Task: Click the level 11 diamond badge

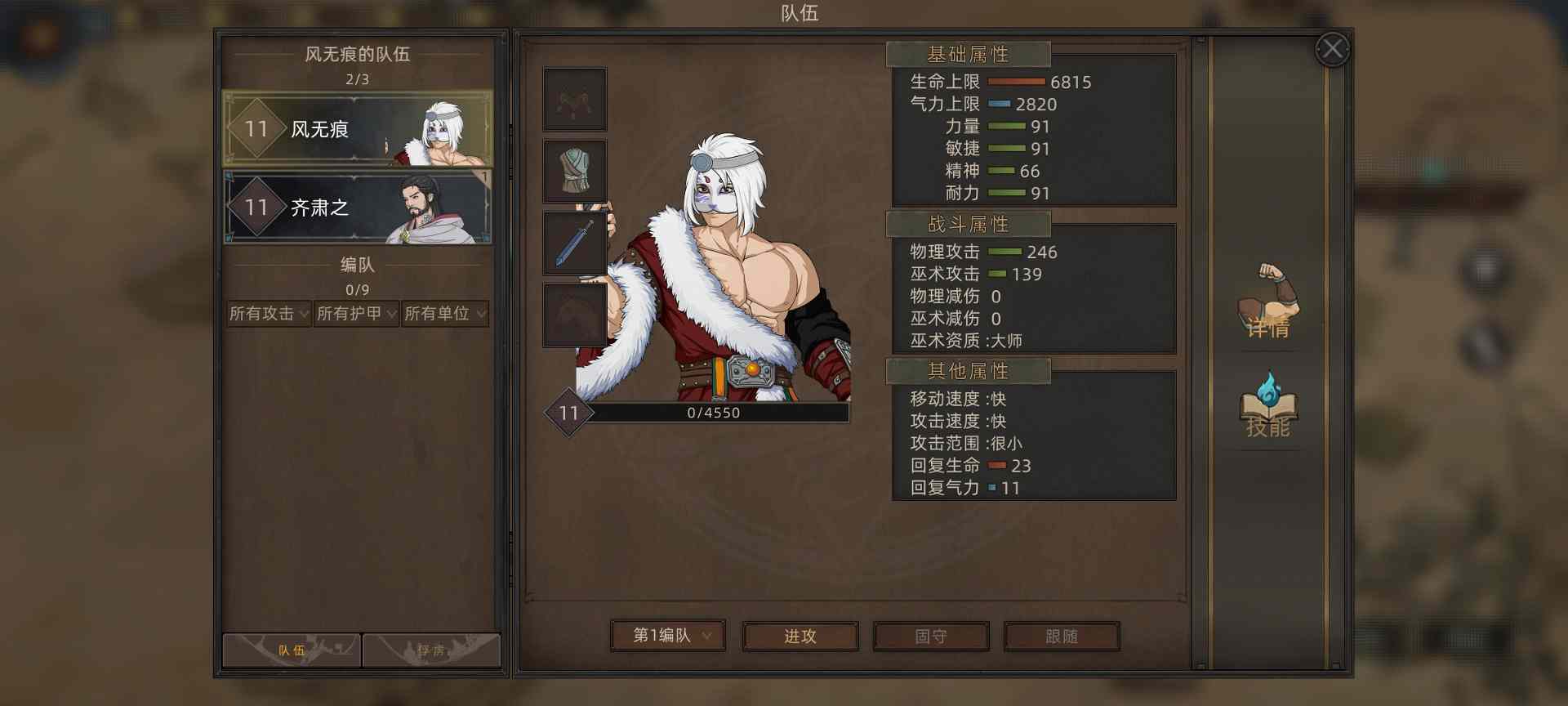Action: tap(568, 413)
